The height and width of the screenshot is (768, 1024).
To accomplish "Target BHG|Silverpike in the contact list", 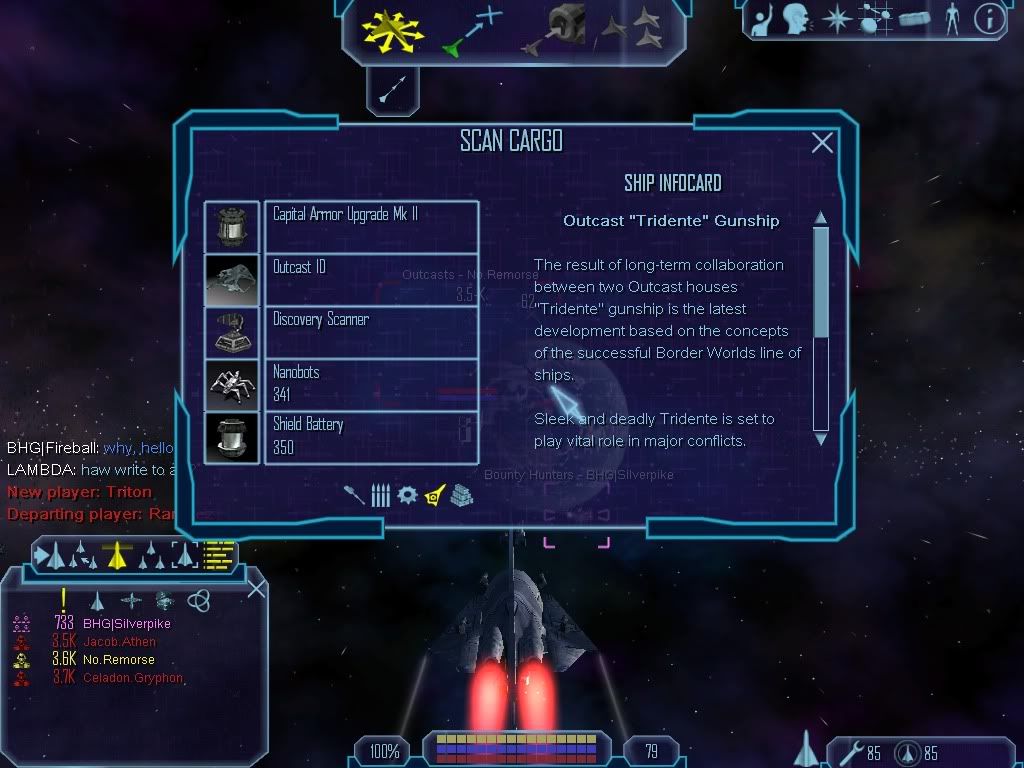I will pos(126,624).
